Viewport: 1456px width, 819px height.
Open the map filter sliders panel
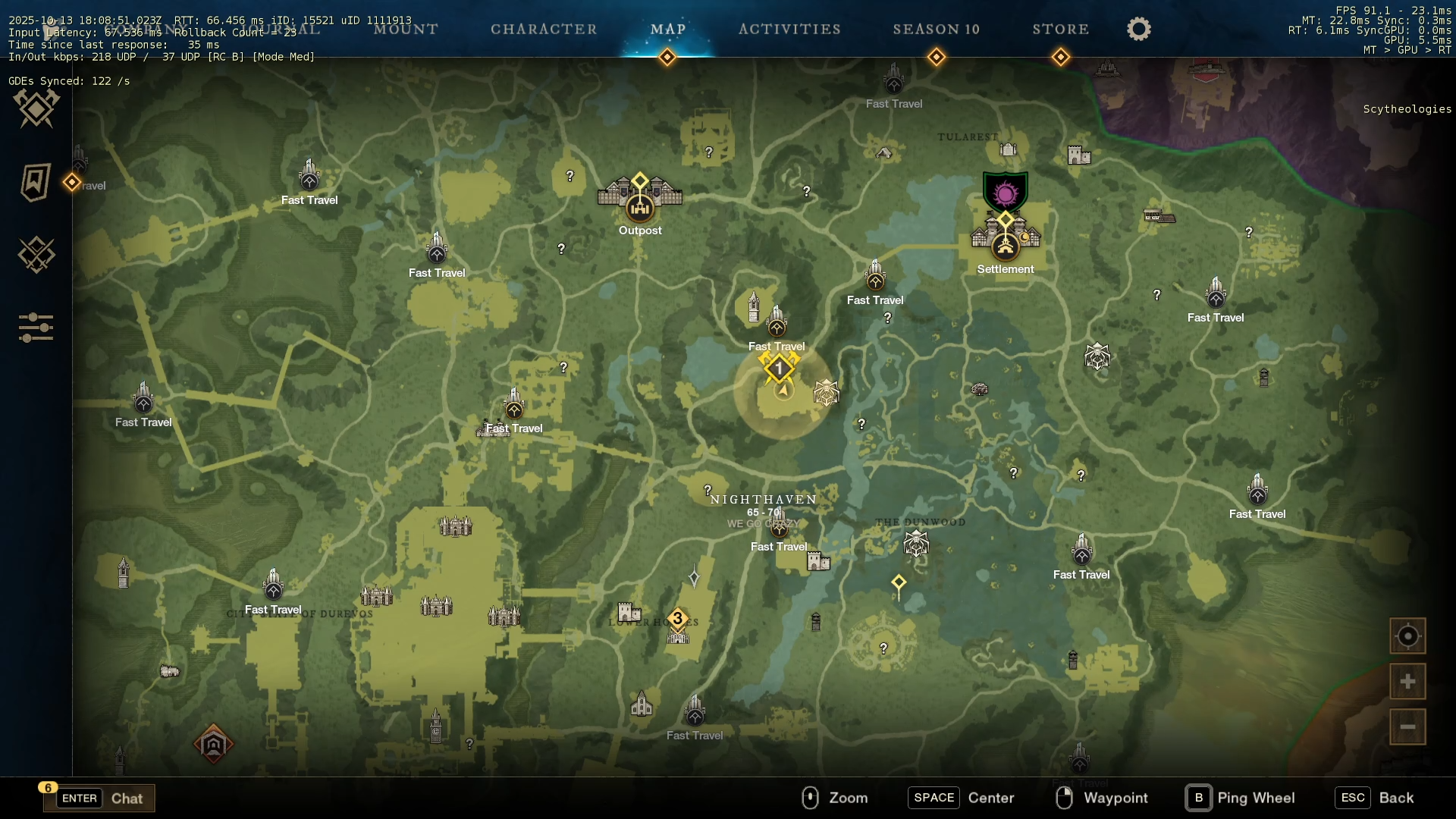(x=36, y=328)
